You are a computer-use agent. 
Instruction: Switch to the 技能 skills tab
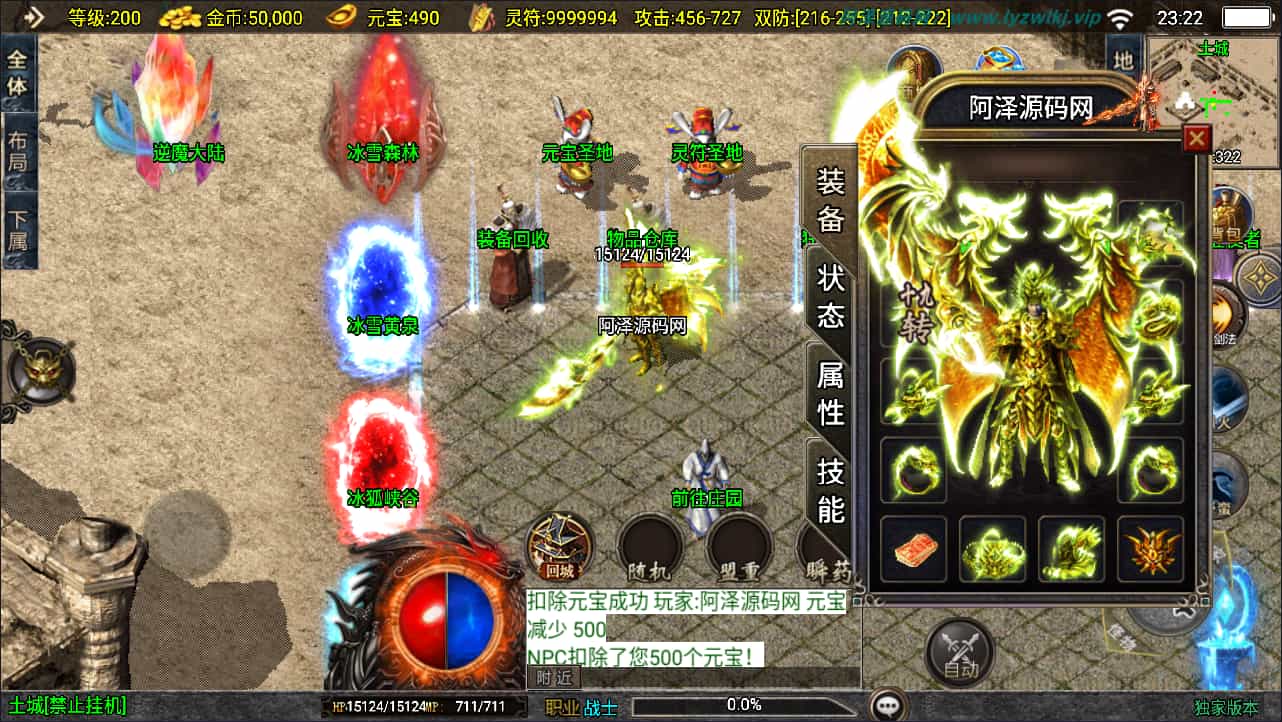pos(831,490)
